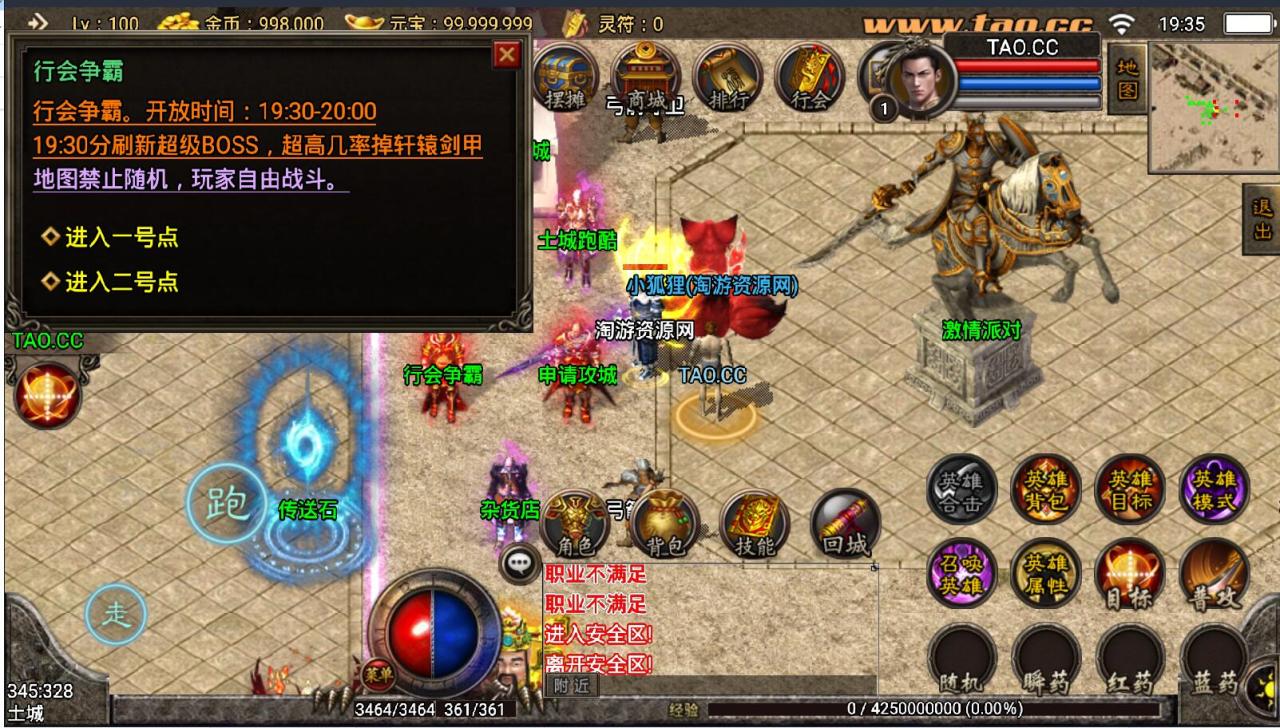Open the 英雄背包 (hero backpack) icon
This screenshot has height=728, width=1280.
coord(1045,487)
